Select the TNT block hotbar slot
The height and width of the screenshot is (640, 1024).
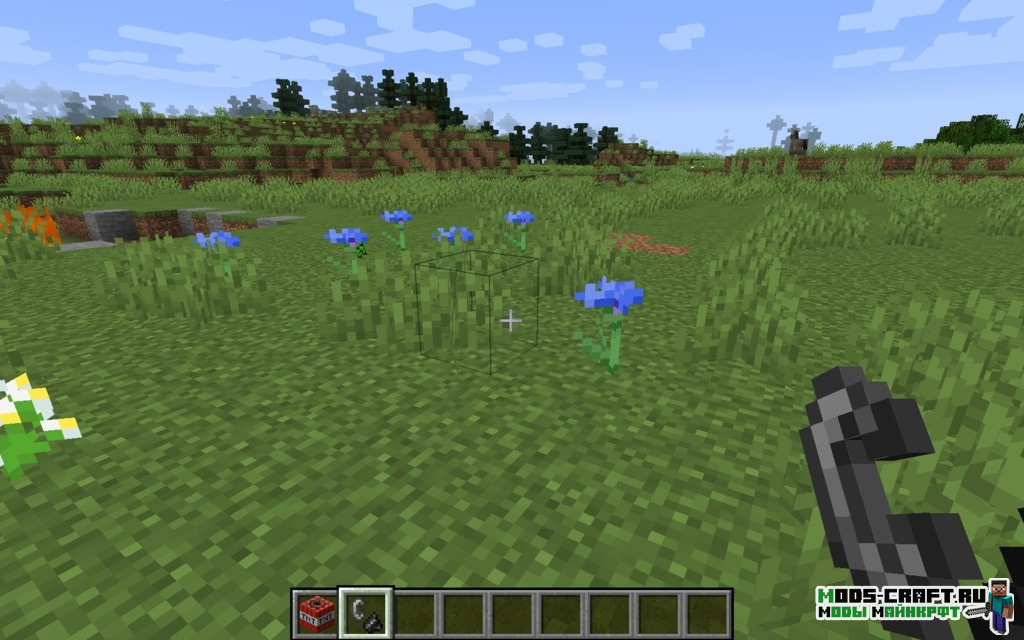(316, 614)
